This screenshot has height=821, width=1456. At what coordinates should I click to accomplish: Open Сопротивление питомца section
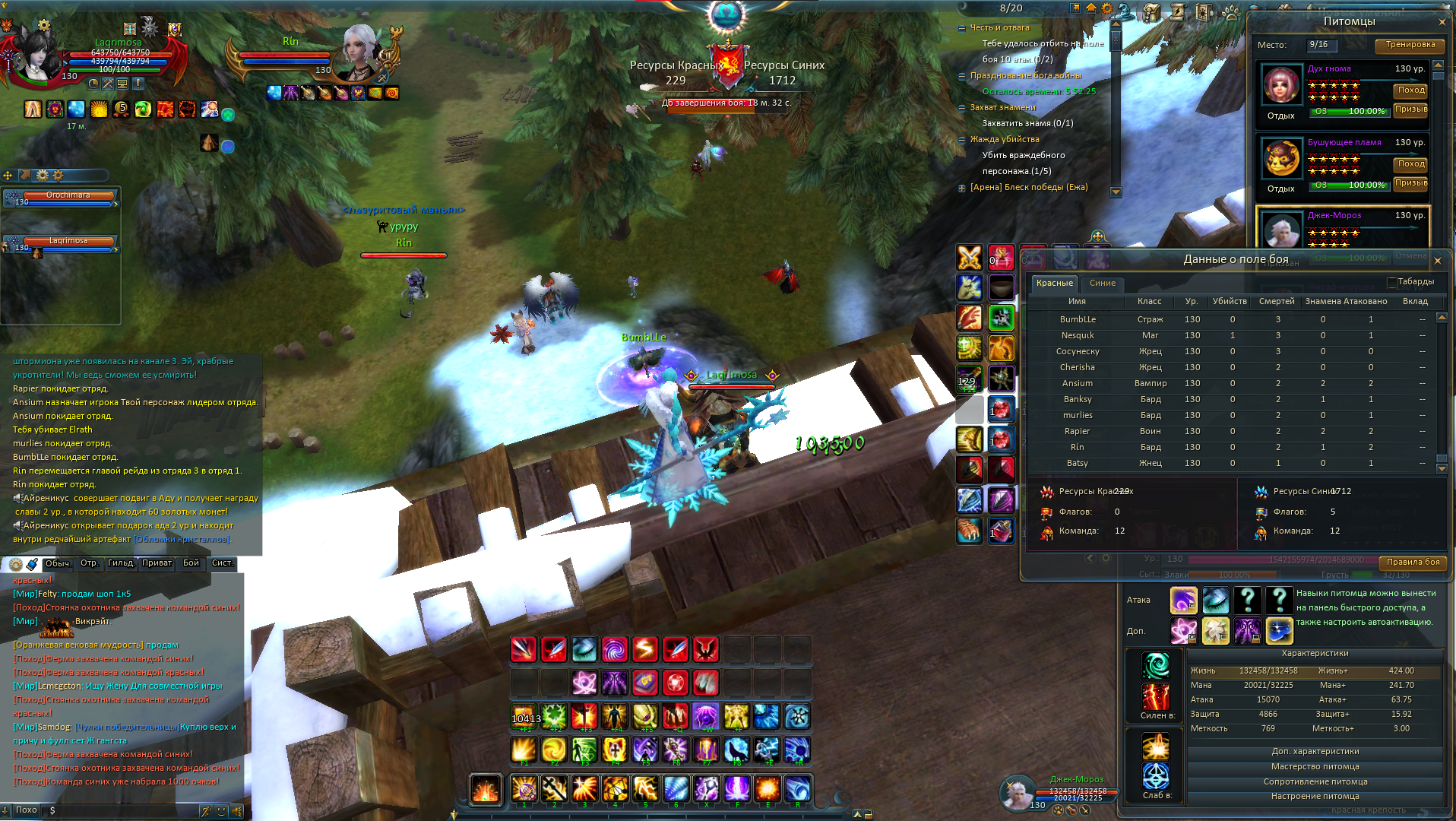click(1315, 782)
